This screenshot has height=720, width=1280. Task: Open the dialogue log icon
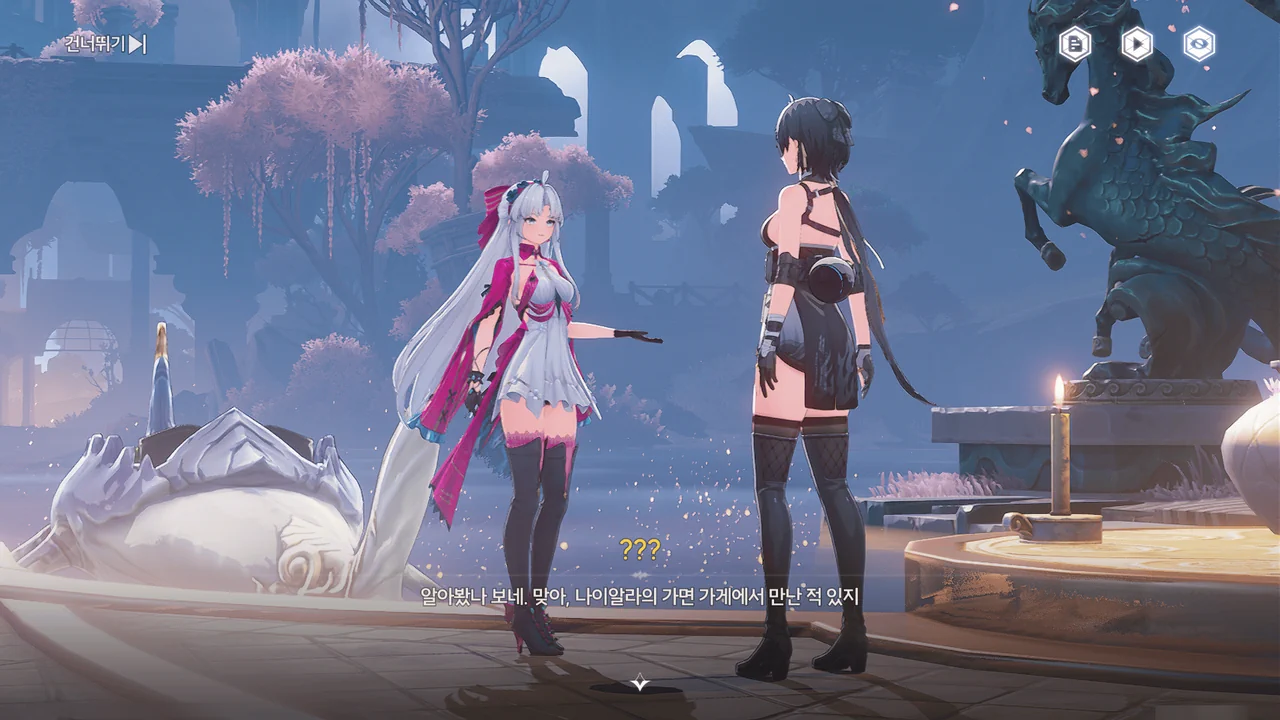1074,44
